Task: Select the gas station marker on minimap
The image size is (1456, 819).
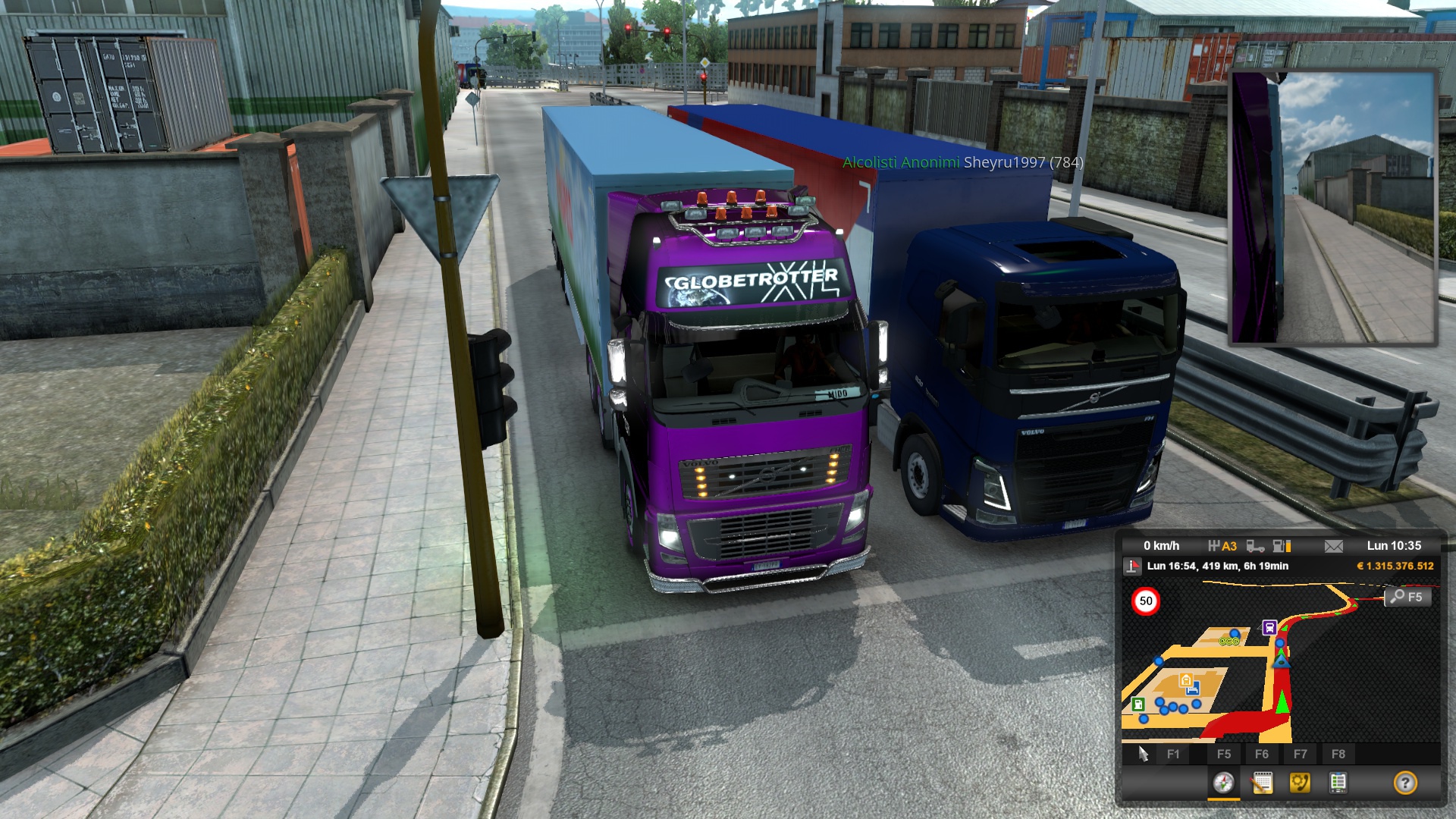Action: pyautogui.click(x=1138, y=704)
